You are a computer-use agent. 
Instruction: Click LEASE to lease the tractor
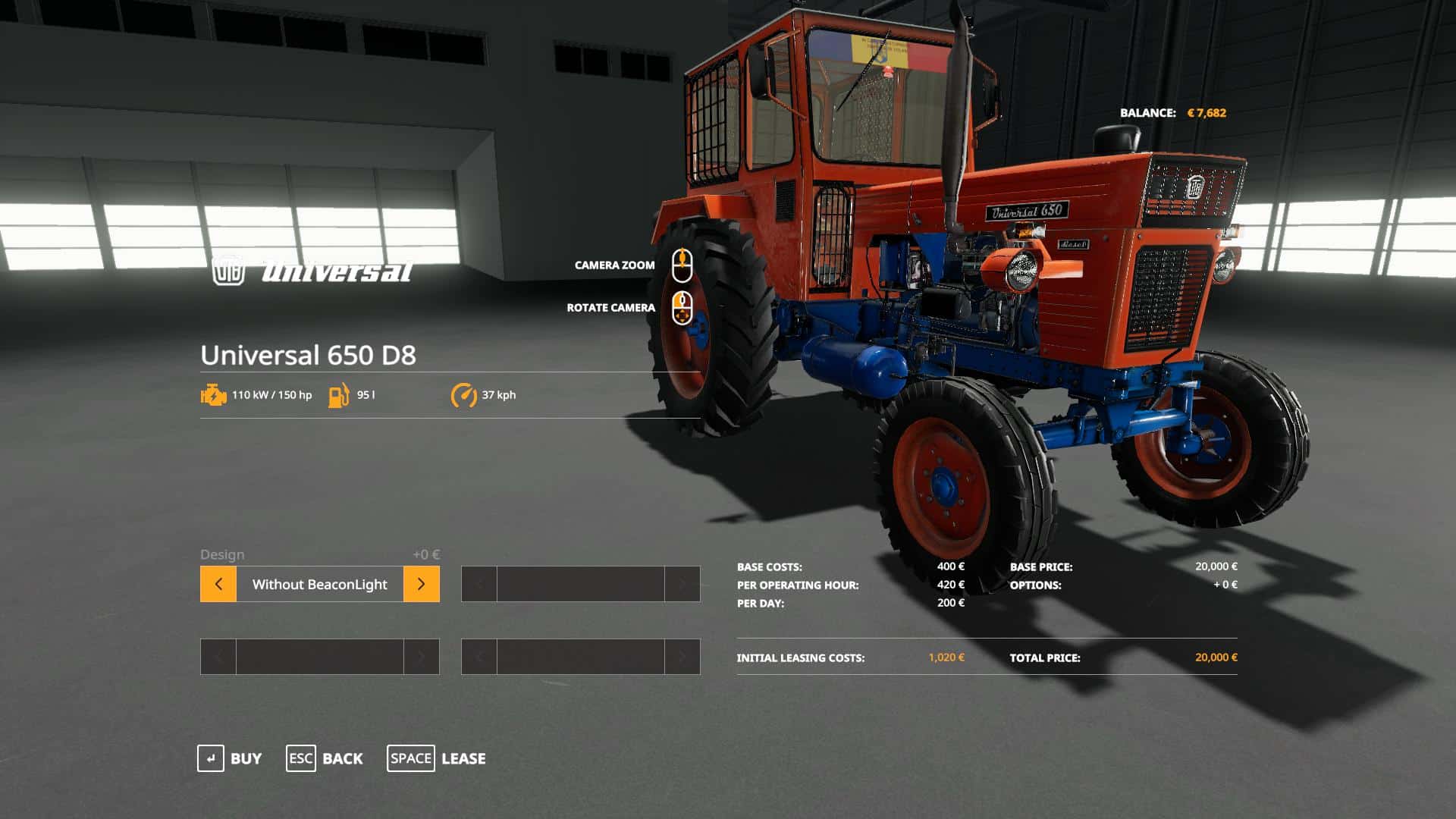point(463,758)
